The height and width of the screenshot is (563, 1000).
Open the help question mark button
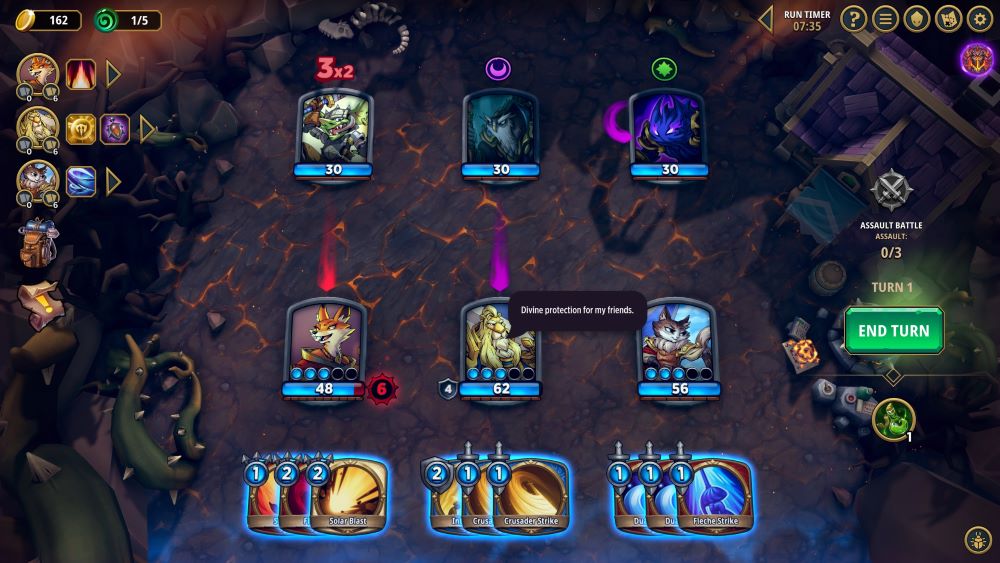852,18
